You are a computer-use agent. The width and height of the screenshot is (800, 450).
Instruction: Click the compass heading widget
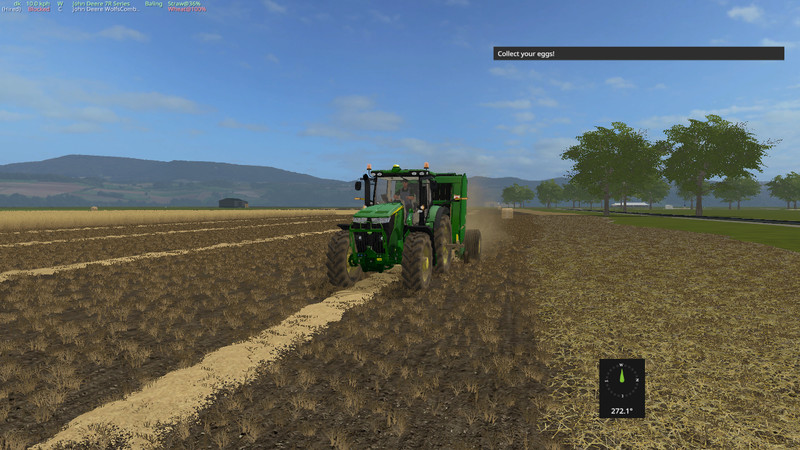(x=621, y=387)
